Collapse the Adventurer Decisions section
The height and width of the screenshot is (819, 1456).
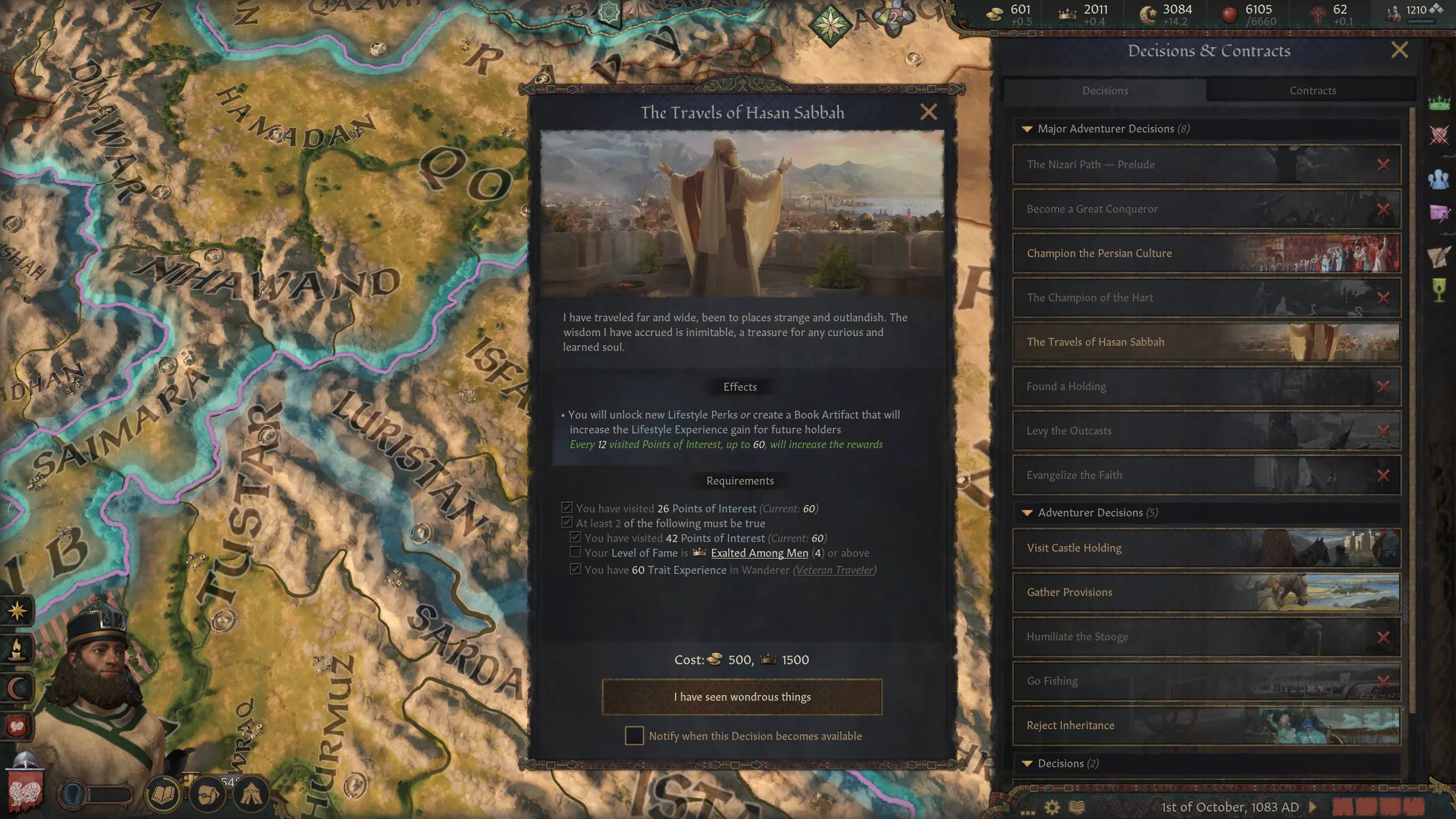pyautogui.click(x=1028, y=512)
